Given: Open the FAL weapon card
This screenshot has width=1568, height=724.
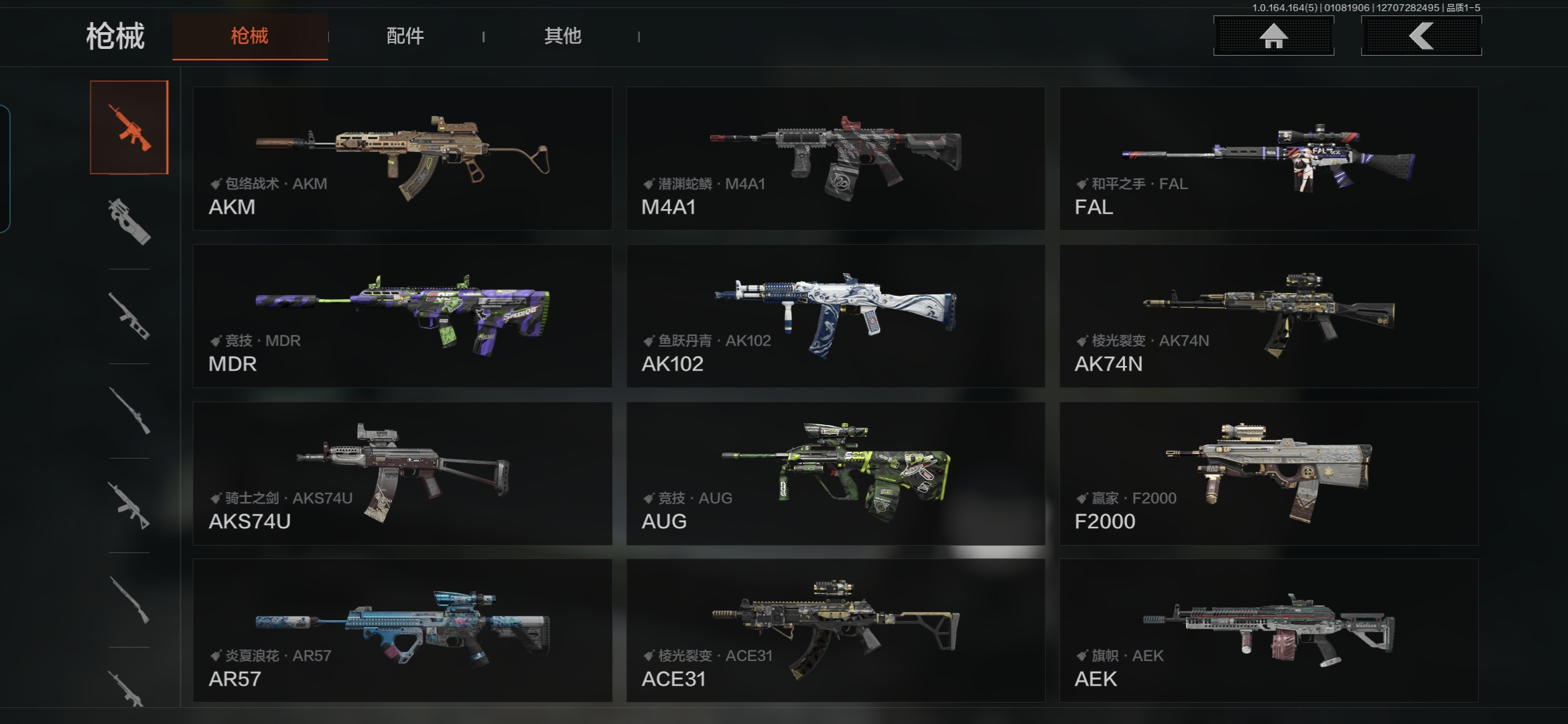Looking at the screenshot, I should point(1268,158).
